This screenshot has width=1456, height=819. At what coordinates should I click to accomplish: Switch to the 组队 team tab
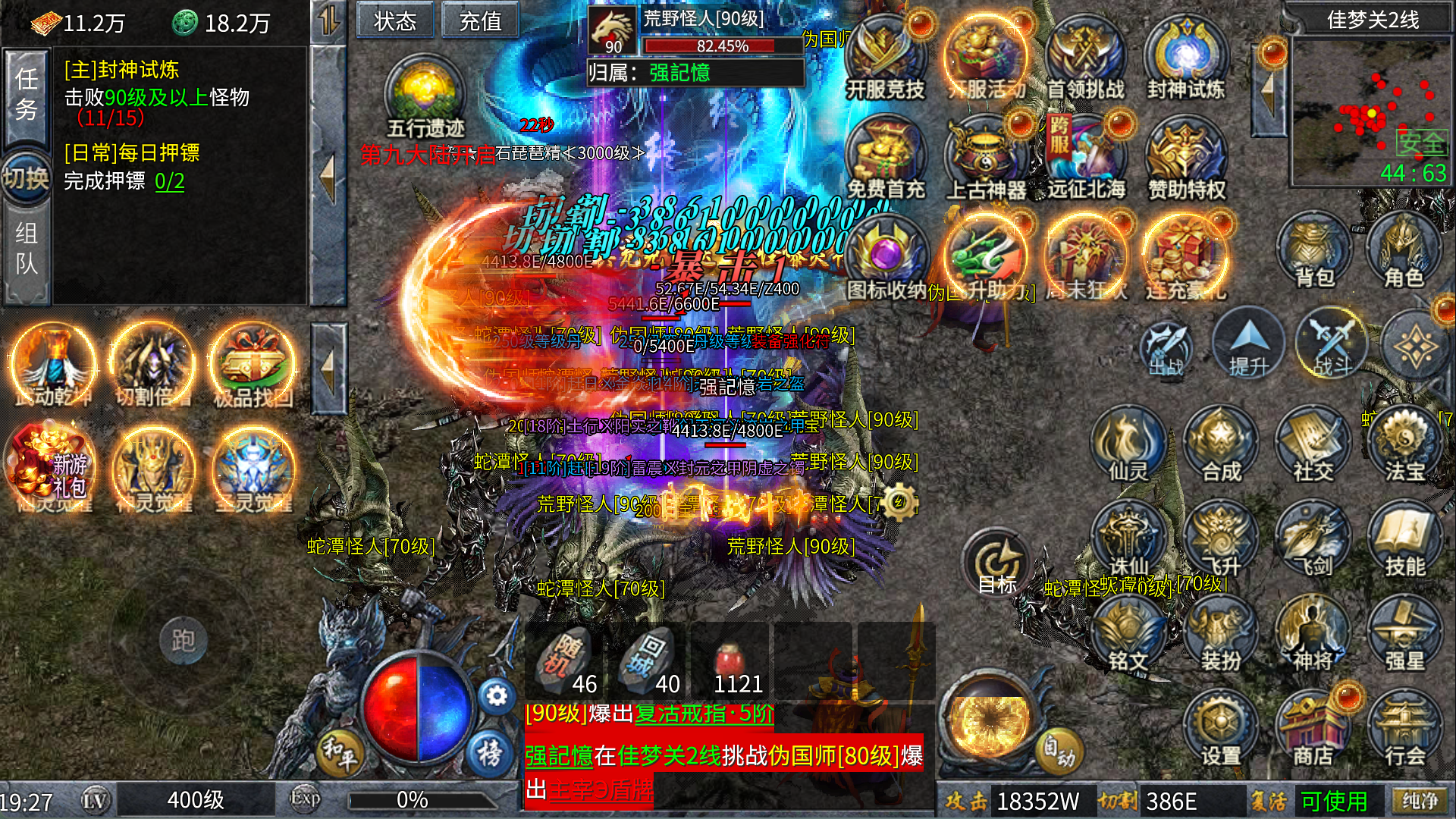[x=27, y=249]
